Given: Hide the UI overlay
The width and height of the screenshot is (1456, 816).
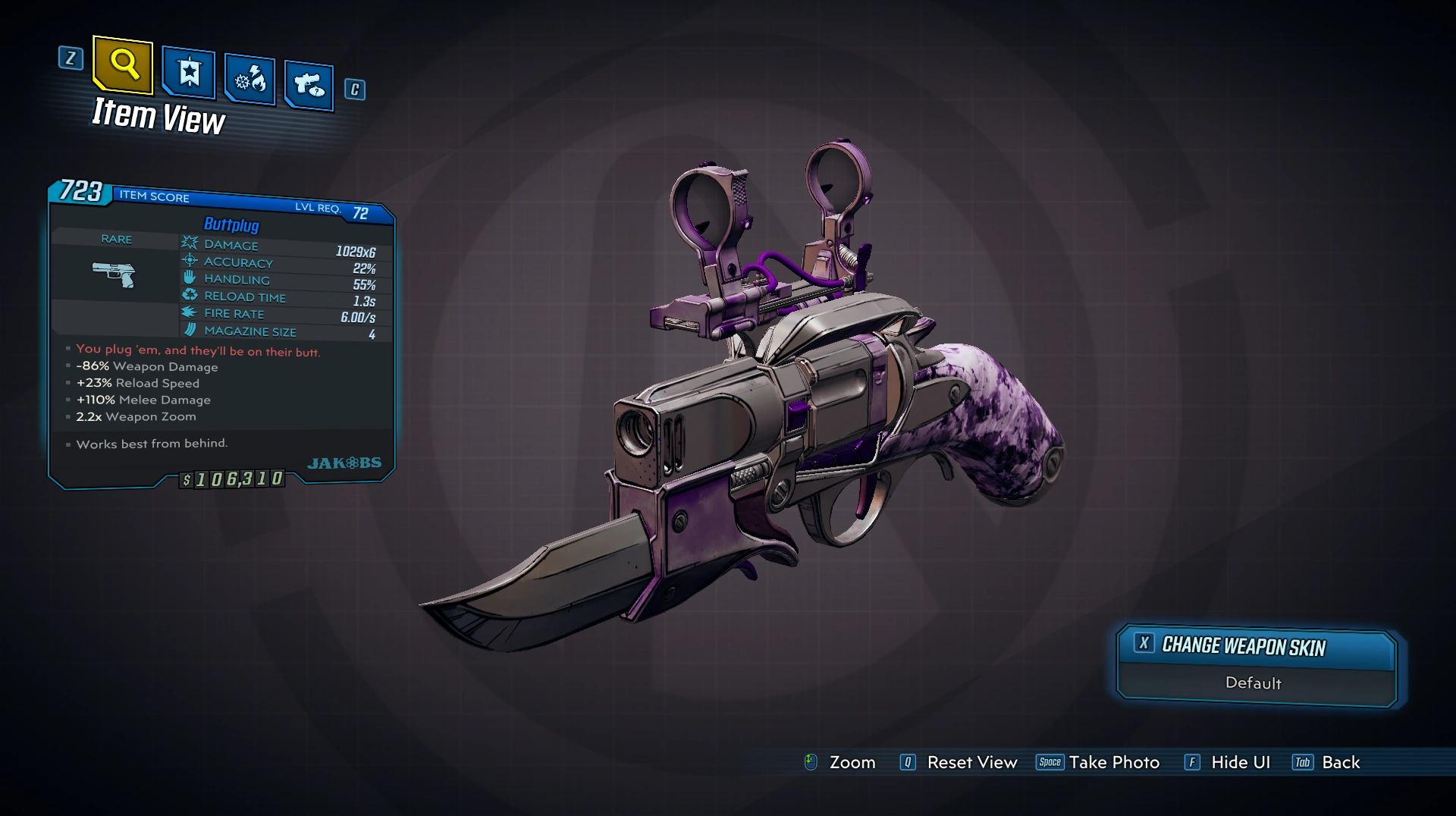Looking at the screenshot, I should tap(1240, 763).
